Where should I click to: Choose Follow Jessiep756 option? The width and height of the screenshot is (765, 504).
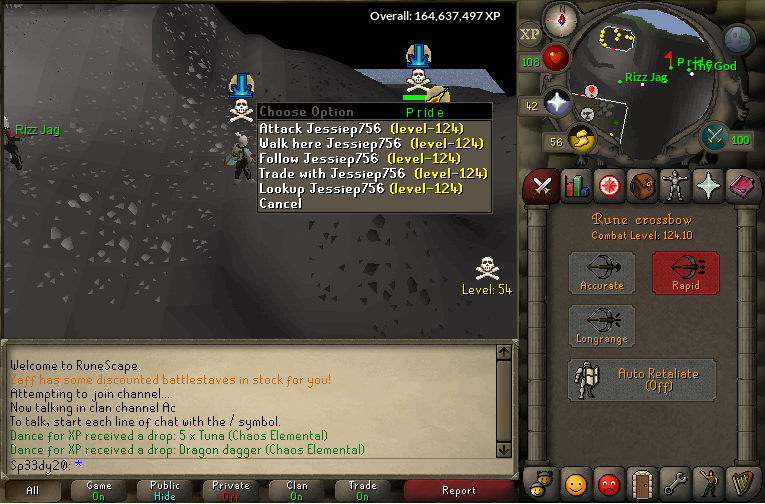pyautogui.click(x=360, y=158)
